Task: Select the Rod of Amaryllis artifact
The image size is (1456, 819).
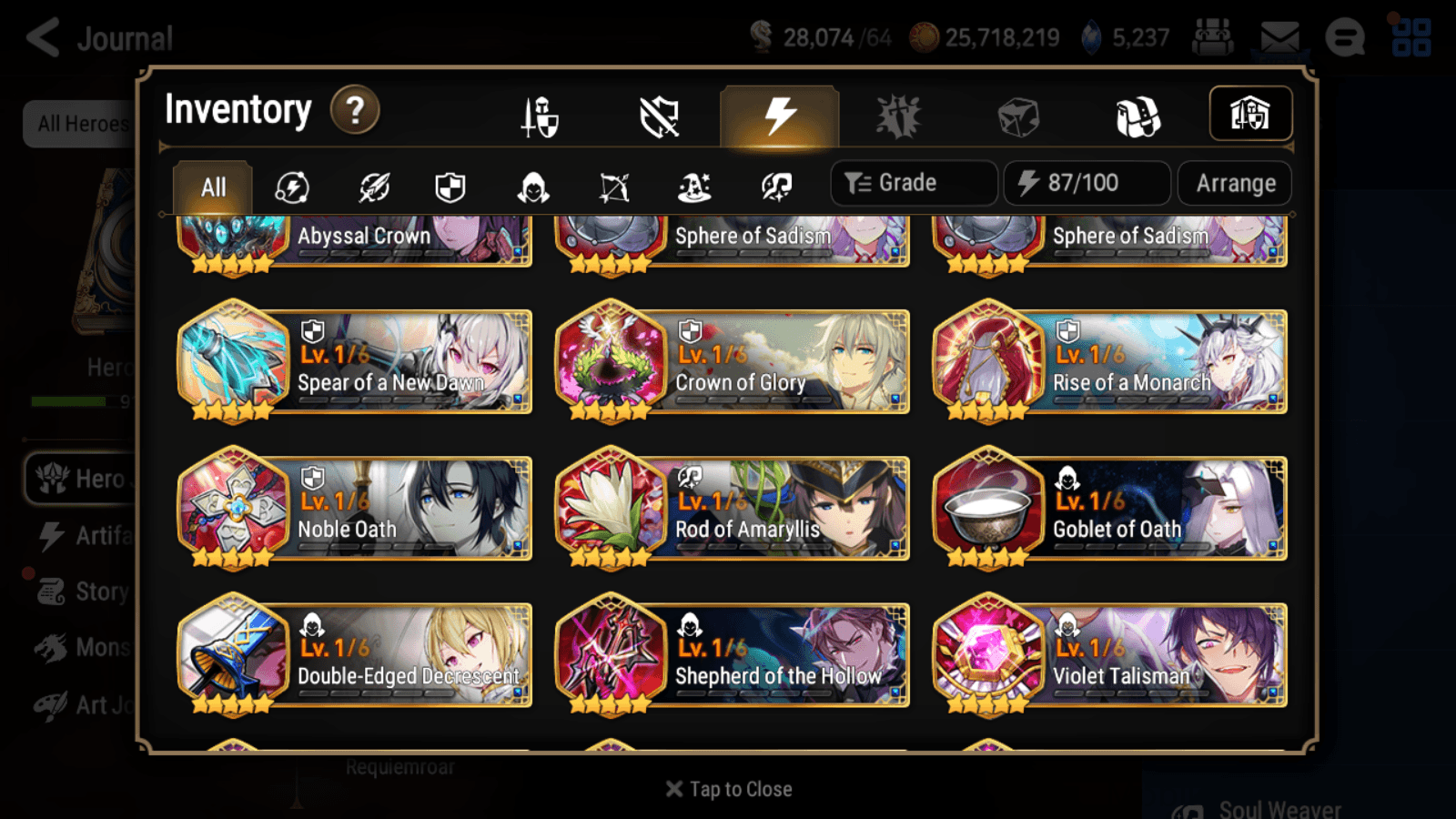Action: pyautogui.click(x=731, y=510)
